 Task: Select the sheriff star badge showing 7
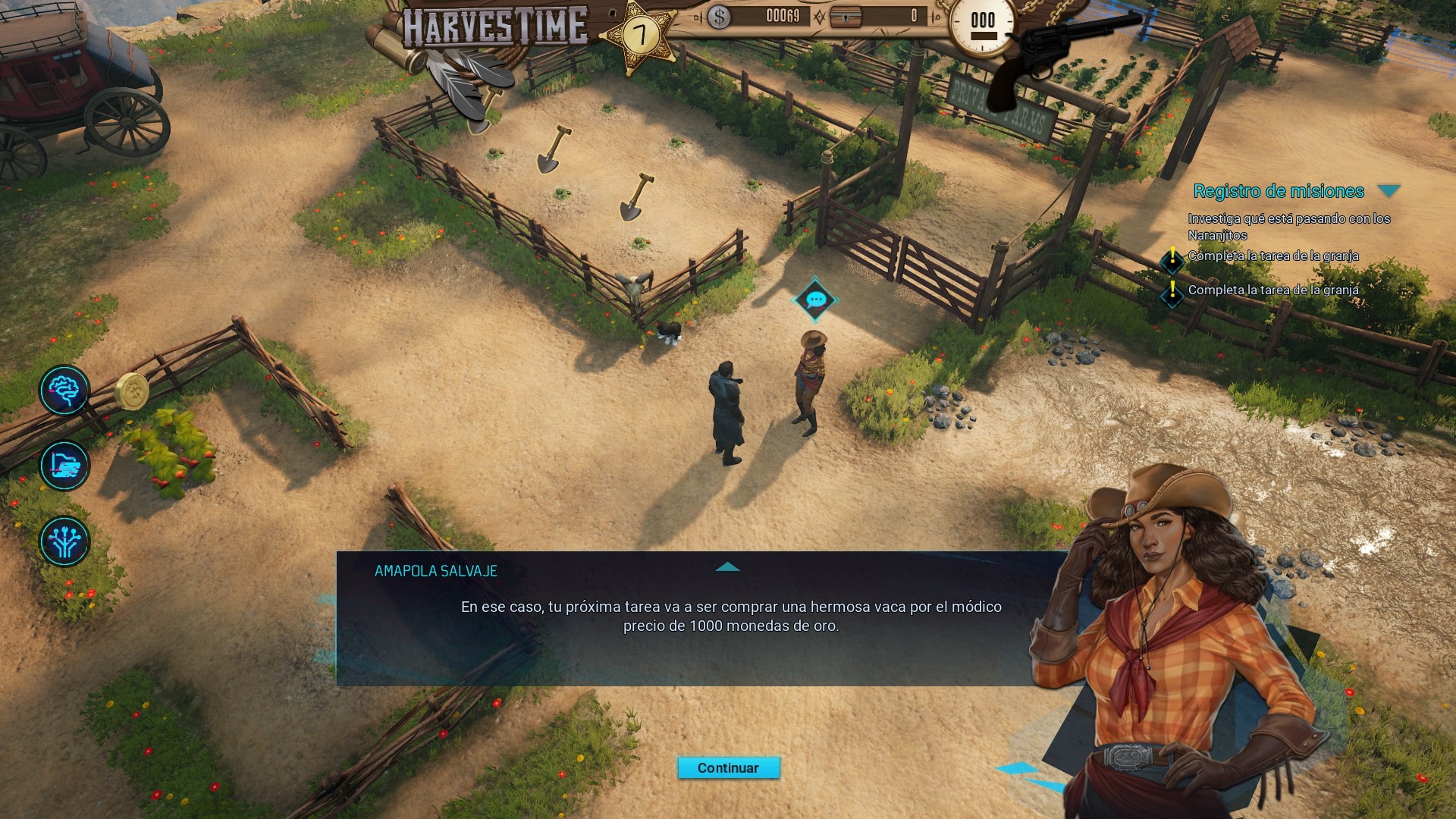tap(641, 35)
